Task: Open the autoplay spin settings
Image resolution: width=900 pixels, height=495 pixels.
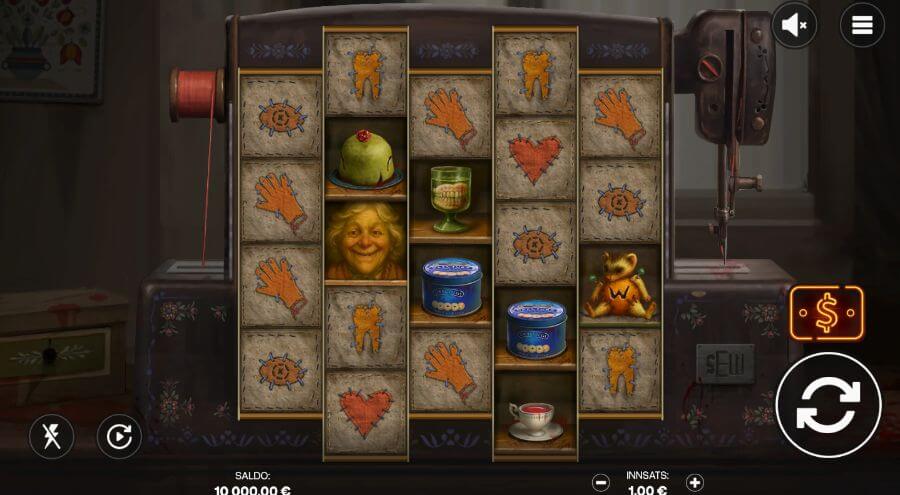Action: (x=119, y=436)
